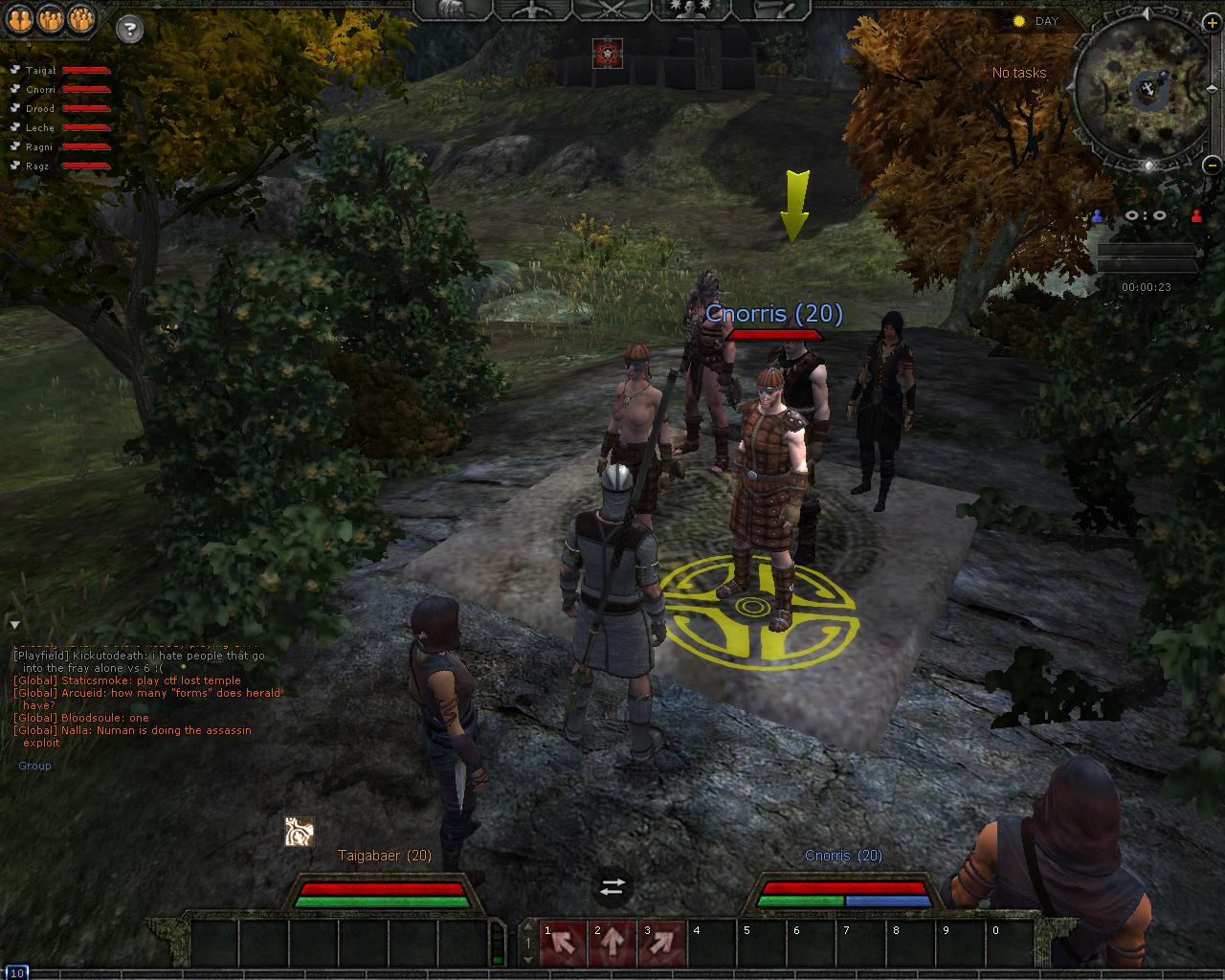Select party member Ragni in team list
This screenshot has width=1225, height=980.
tap(40, 147)
